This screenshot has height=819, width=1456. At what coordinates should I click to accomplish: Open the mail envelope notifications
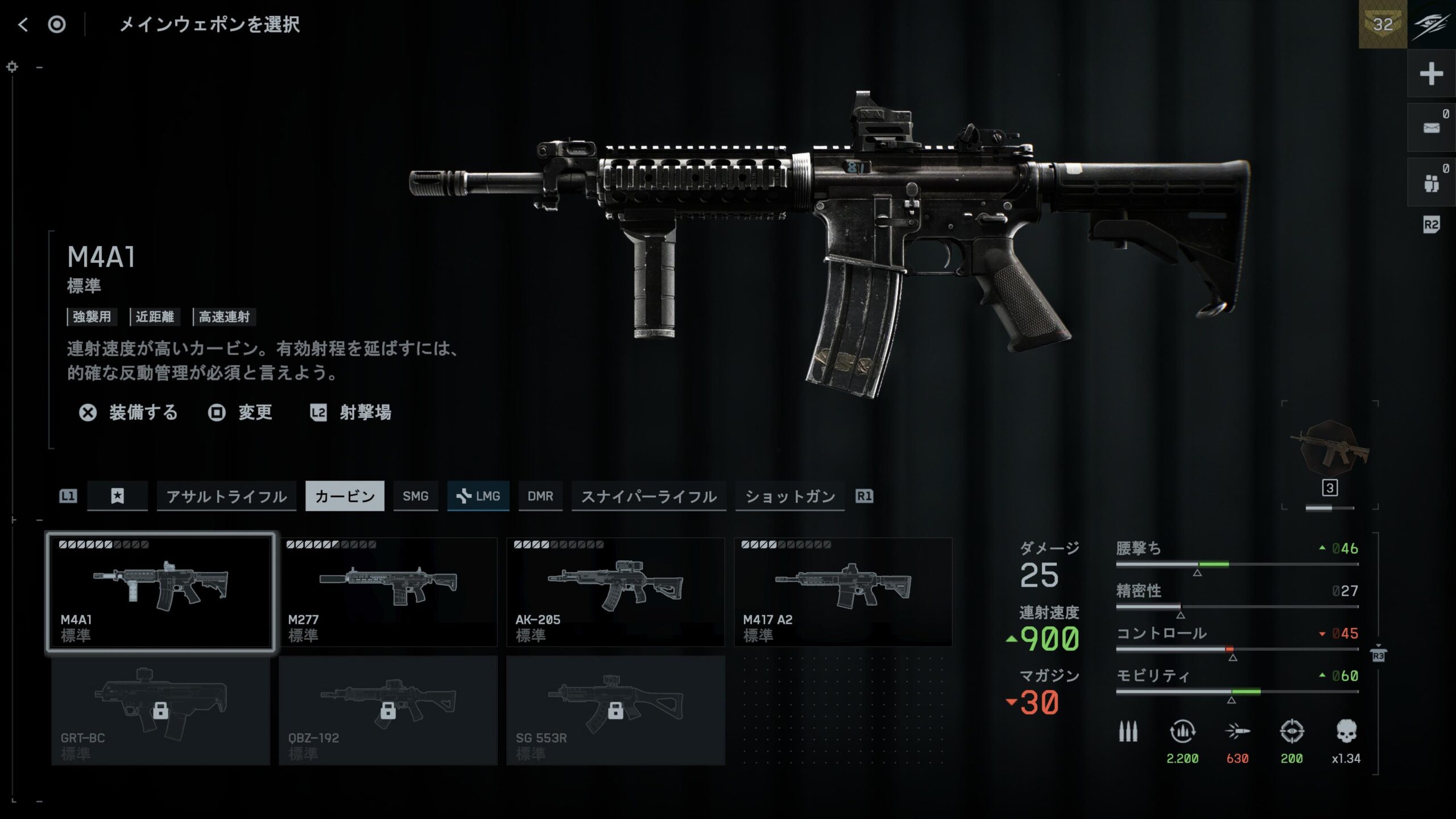(x=1431, y=127)
